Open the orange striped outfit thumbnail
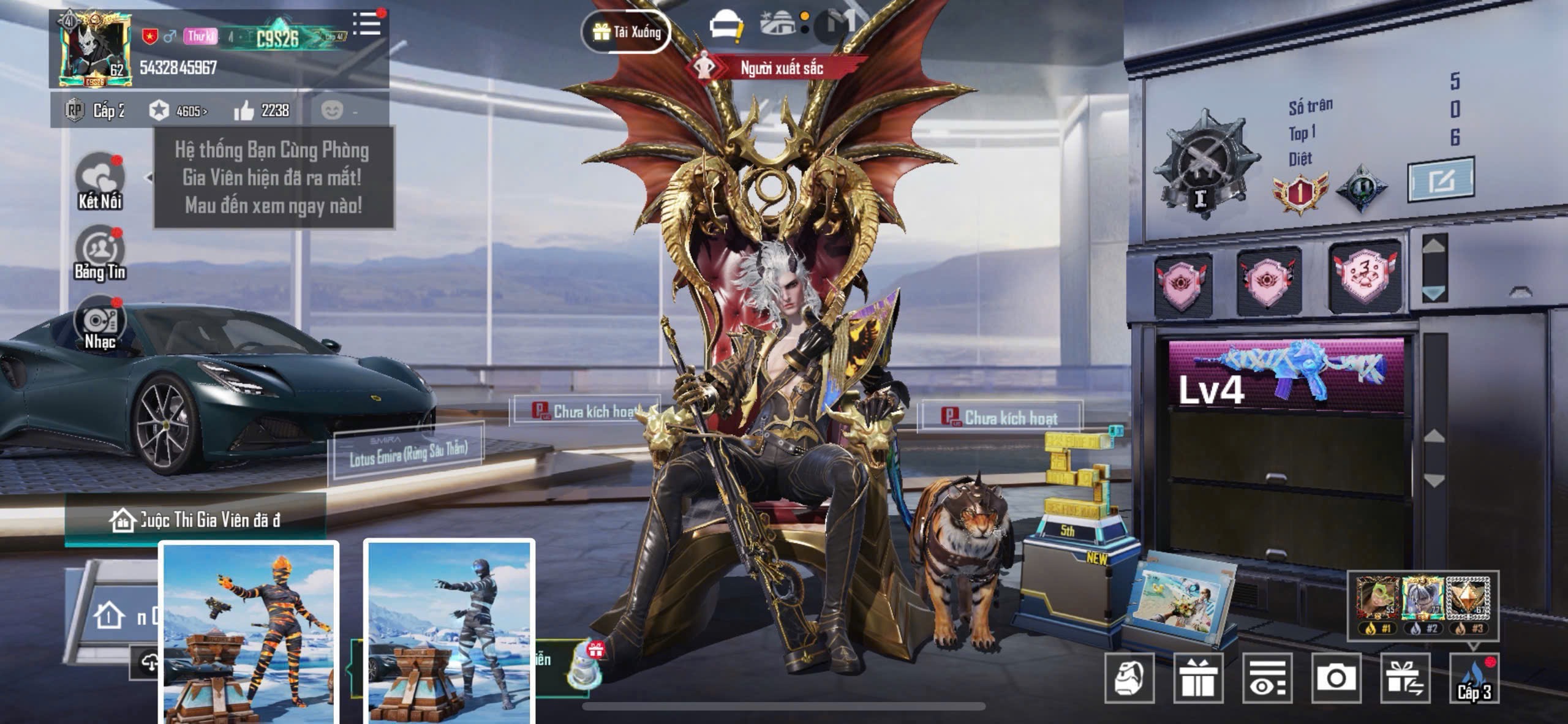The image size is (1568, 724). (x=249, y=631)
